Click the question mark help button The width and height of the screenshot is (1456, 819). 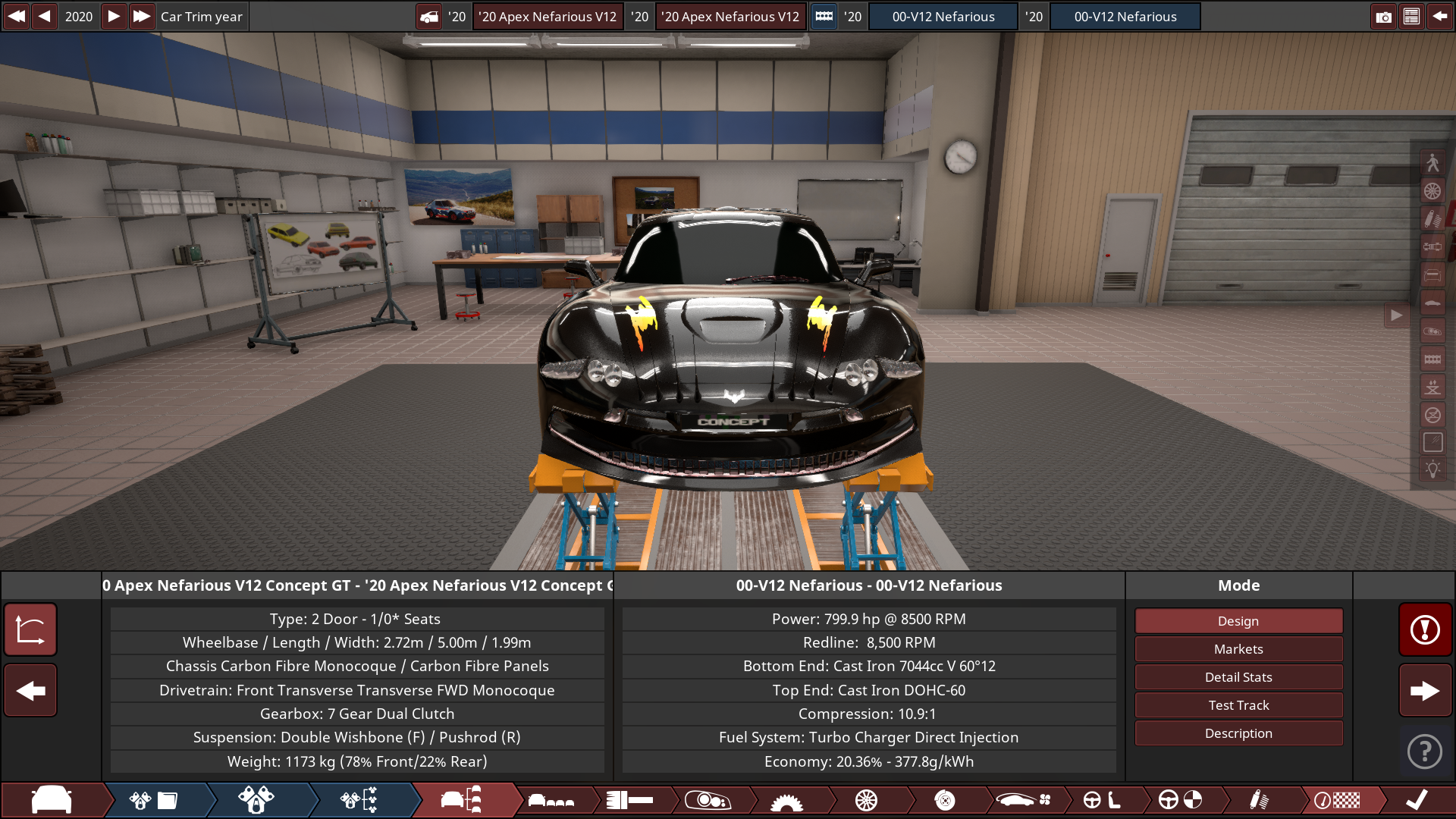click(x=1426, y=752)
